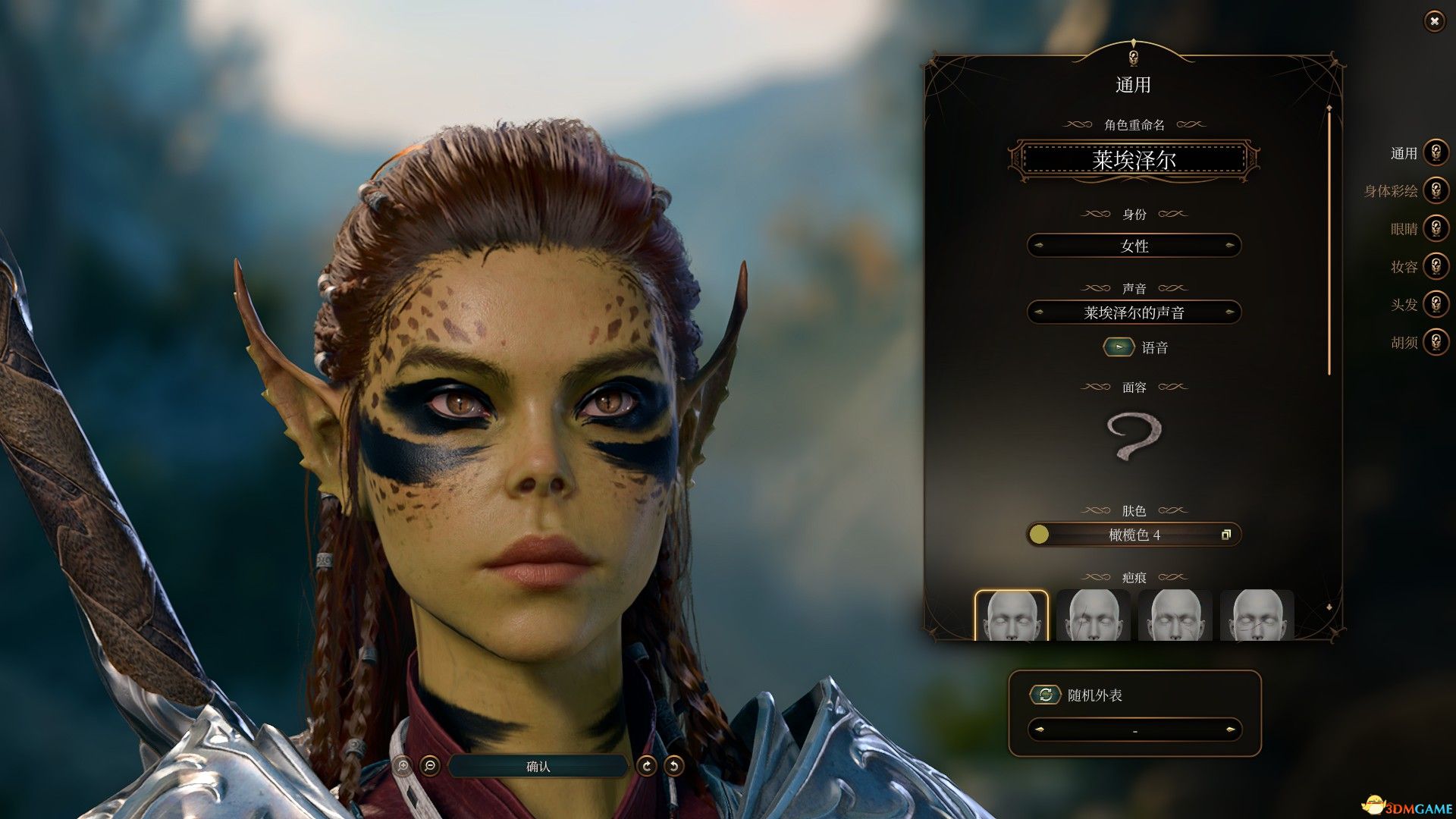Click the zoom-out magnifier button

(x=430, y=766)
